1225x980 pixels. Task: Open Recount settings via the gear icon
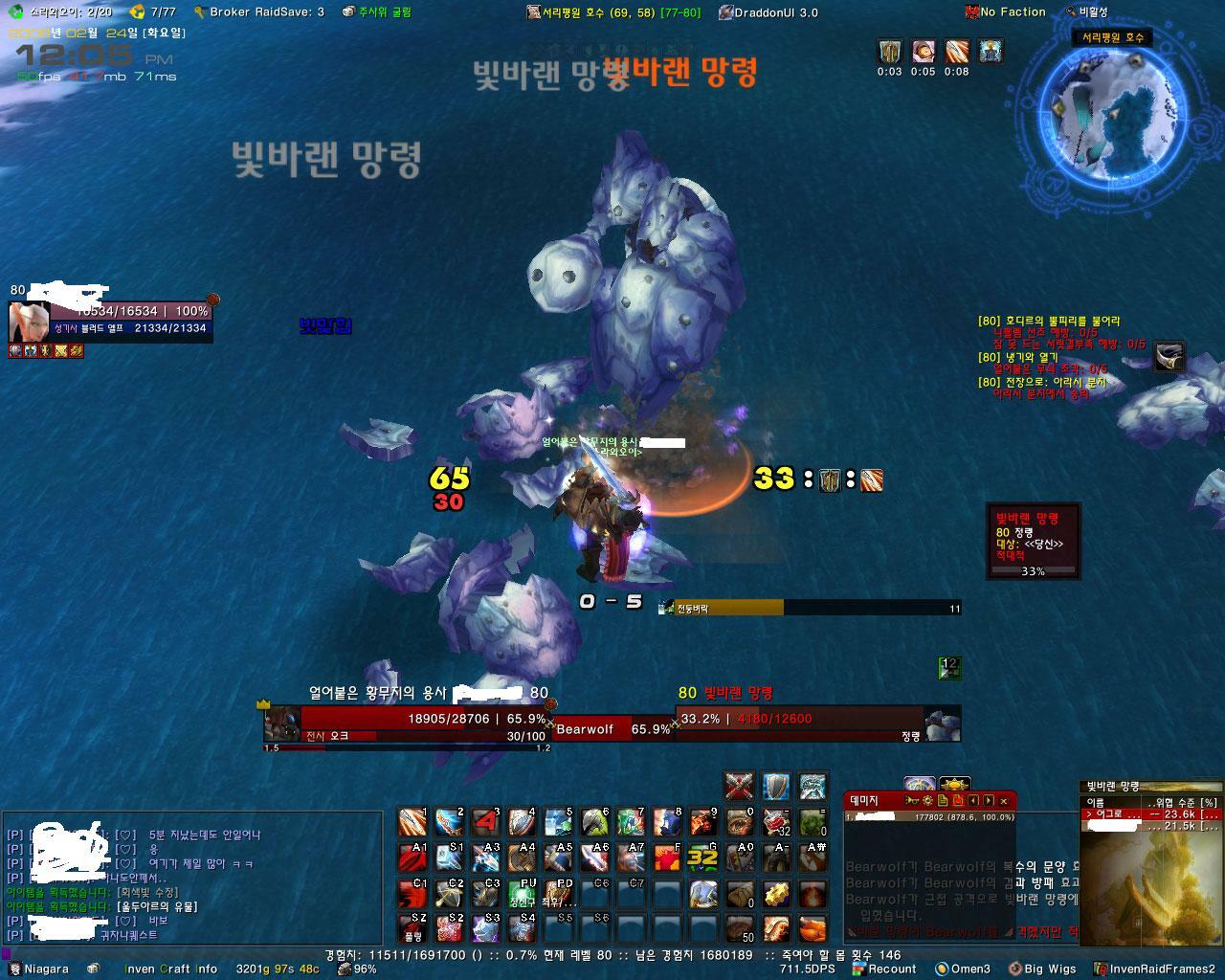pyautogui.click(x=927, y=801)
